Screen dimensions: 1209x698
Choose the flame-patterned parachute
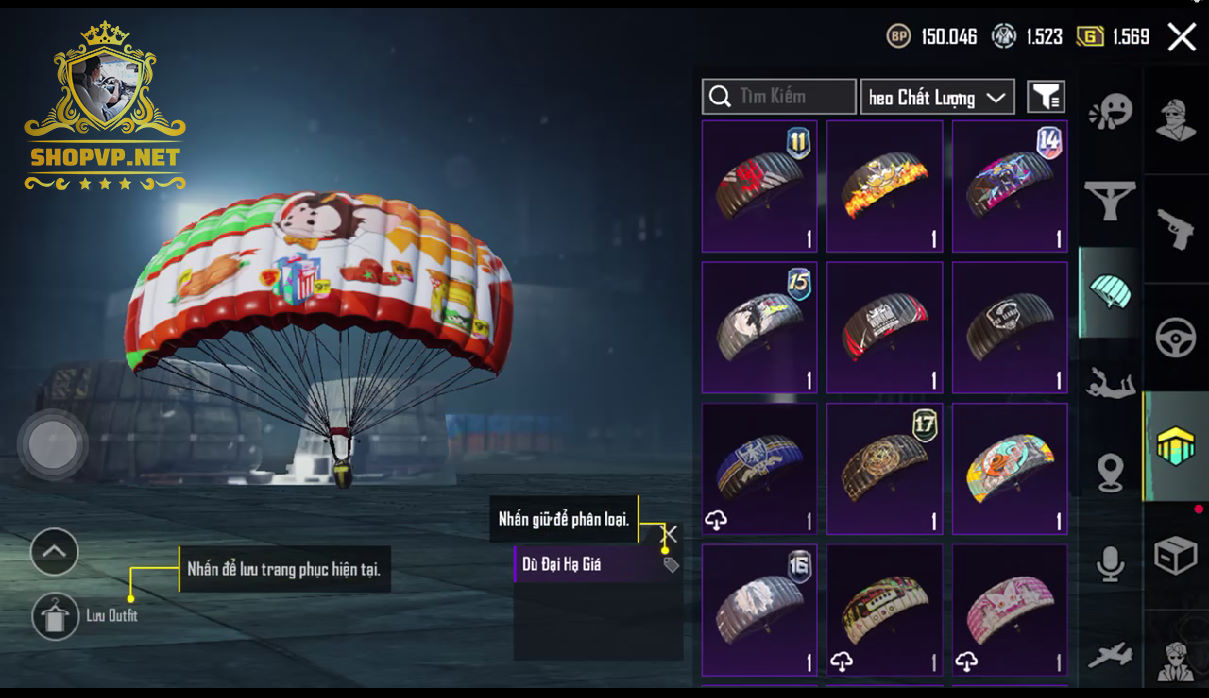[x=884, y=186]
